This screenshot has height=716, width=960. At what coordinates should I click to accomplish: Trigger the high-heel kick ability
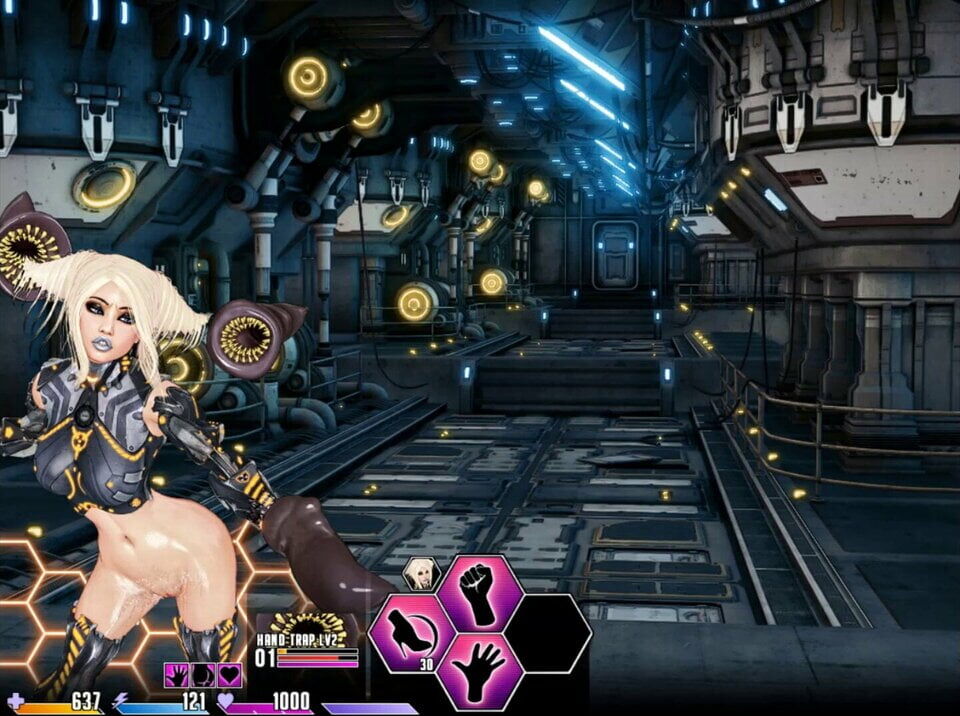(x=412, y=634)
